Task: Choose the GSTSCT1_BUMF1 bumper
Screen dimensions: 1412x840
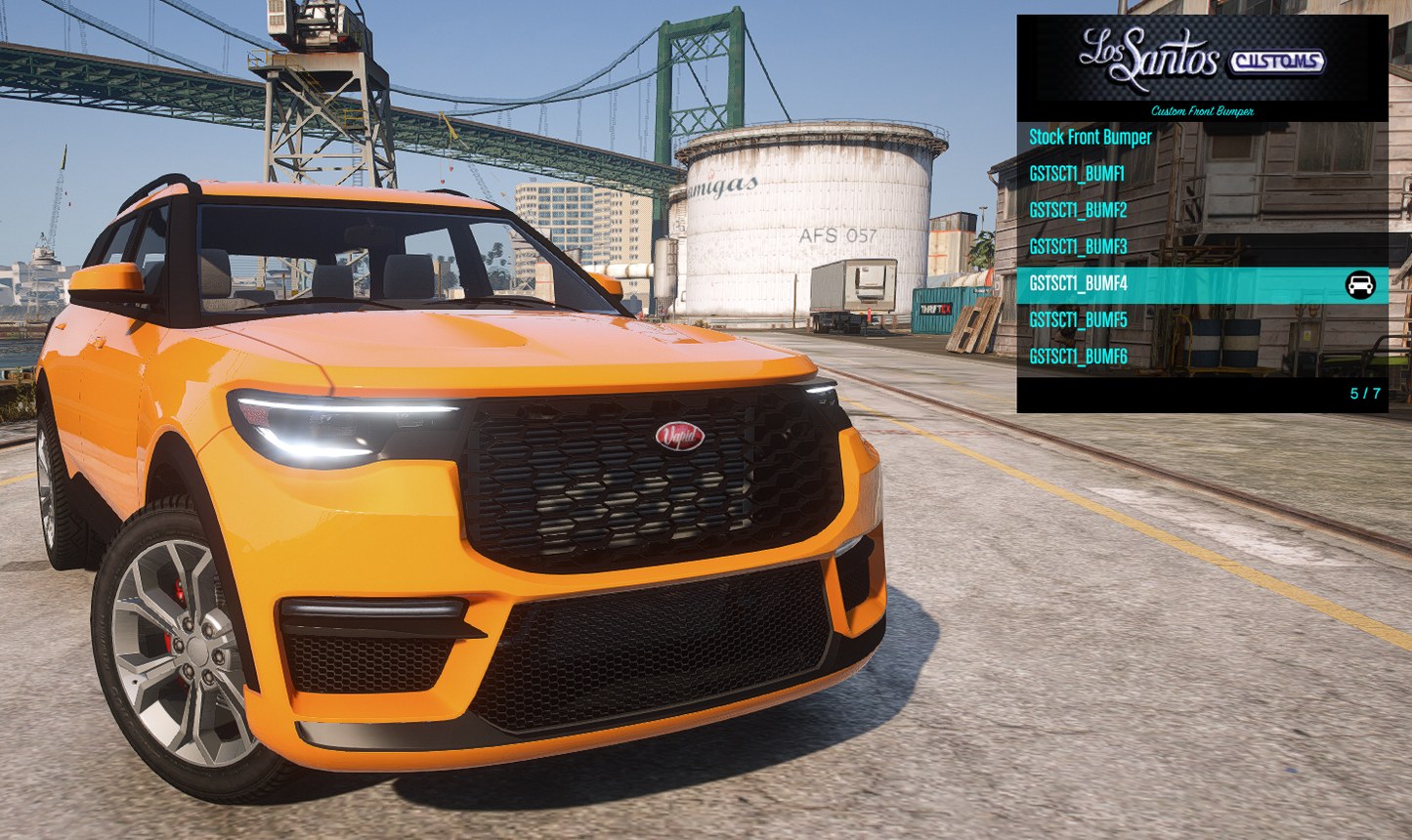Action: coord(1077,174)
